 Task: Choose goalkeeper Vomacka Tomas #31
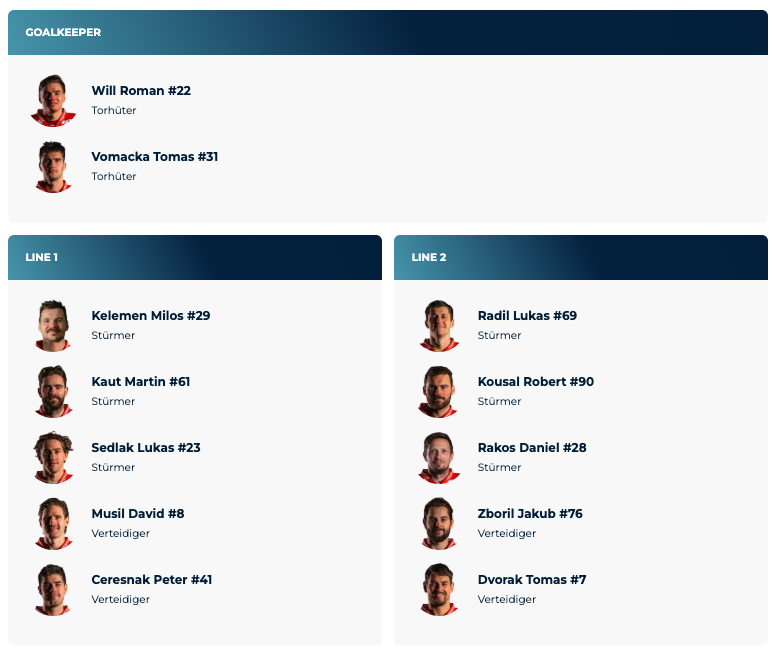(154, 157)
